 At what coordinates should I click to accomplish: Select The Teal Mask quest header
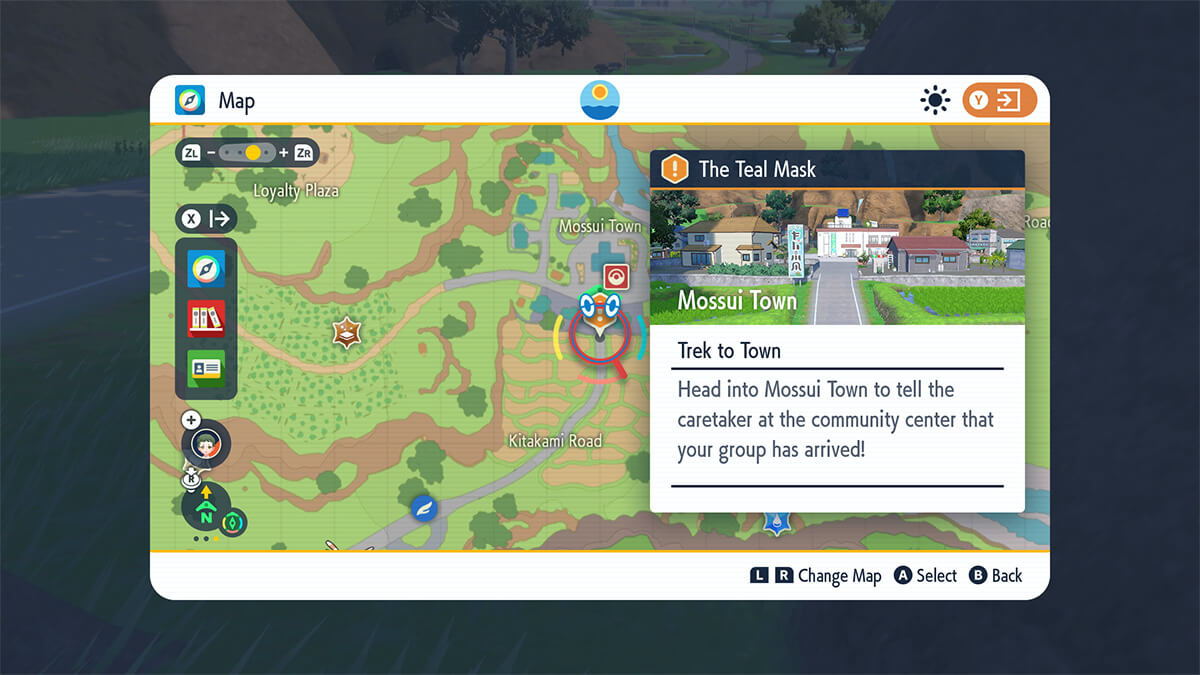(x=837, y=169)
